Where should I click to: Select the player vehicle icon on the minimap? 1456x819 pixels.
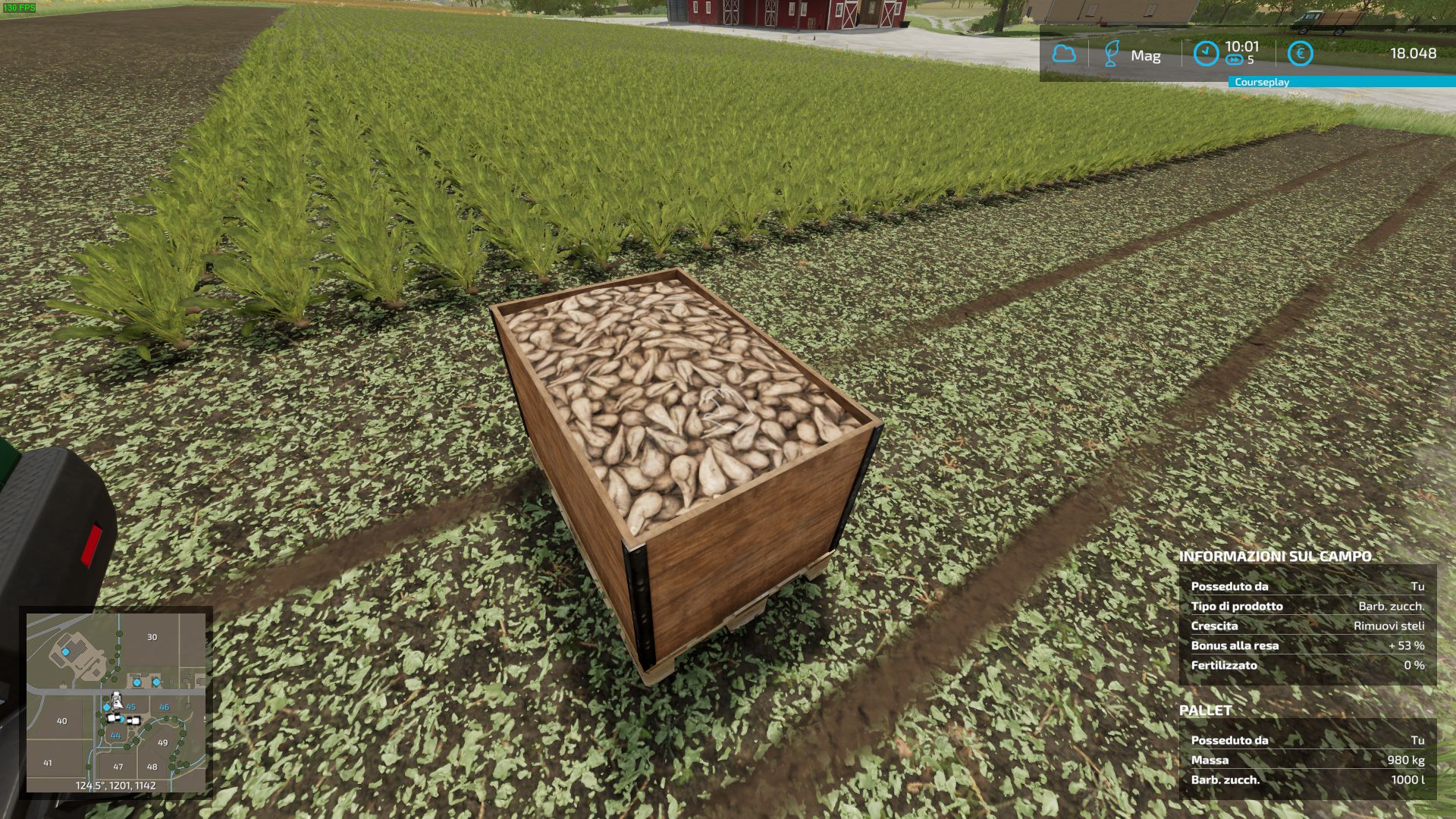(x=118, y=701)
